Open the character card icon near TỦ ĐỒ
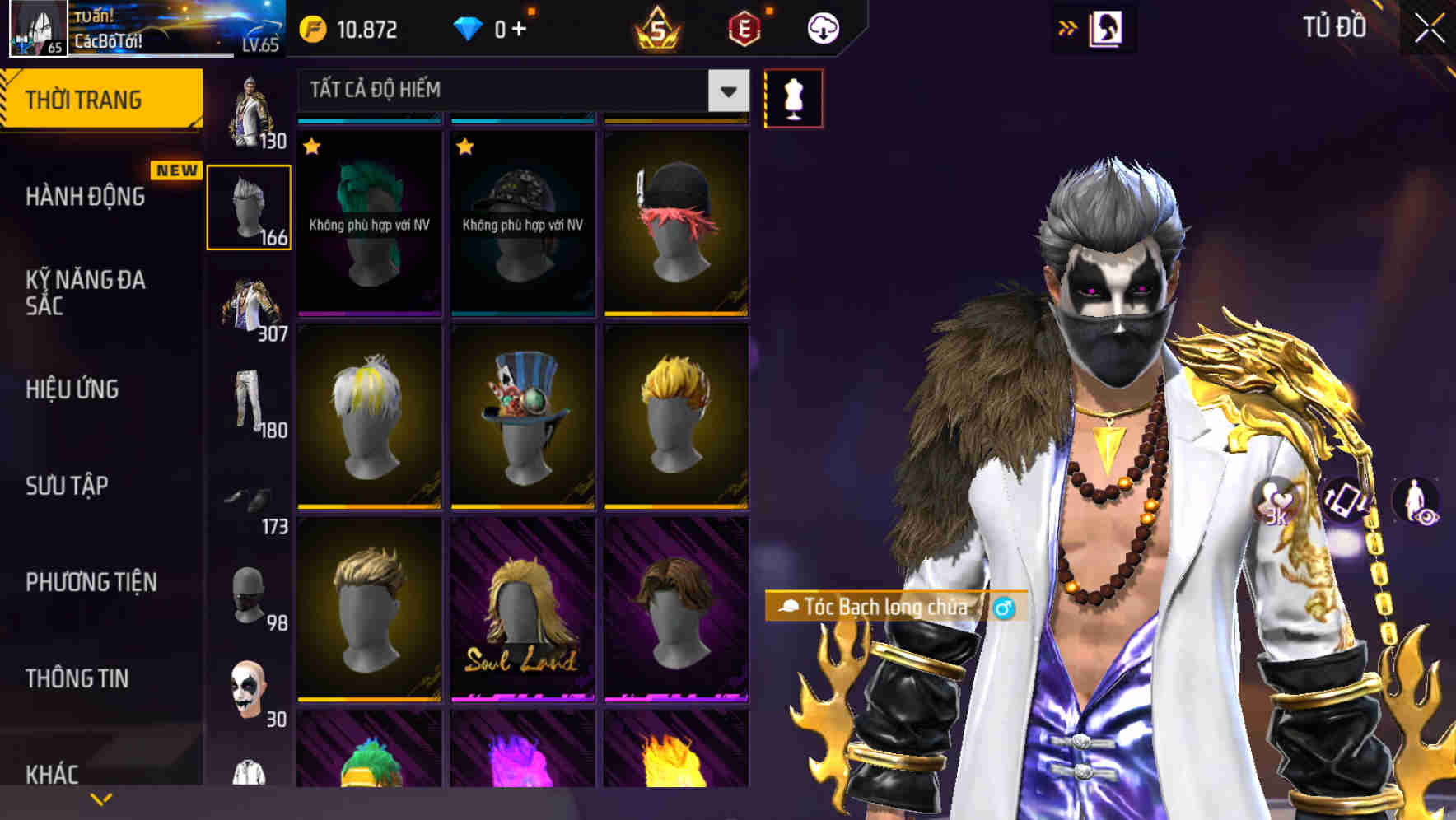This screenshot has height=820, width=1456. [1107, 27]
